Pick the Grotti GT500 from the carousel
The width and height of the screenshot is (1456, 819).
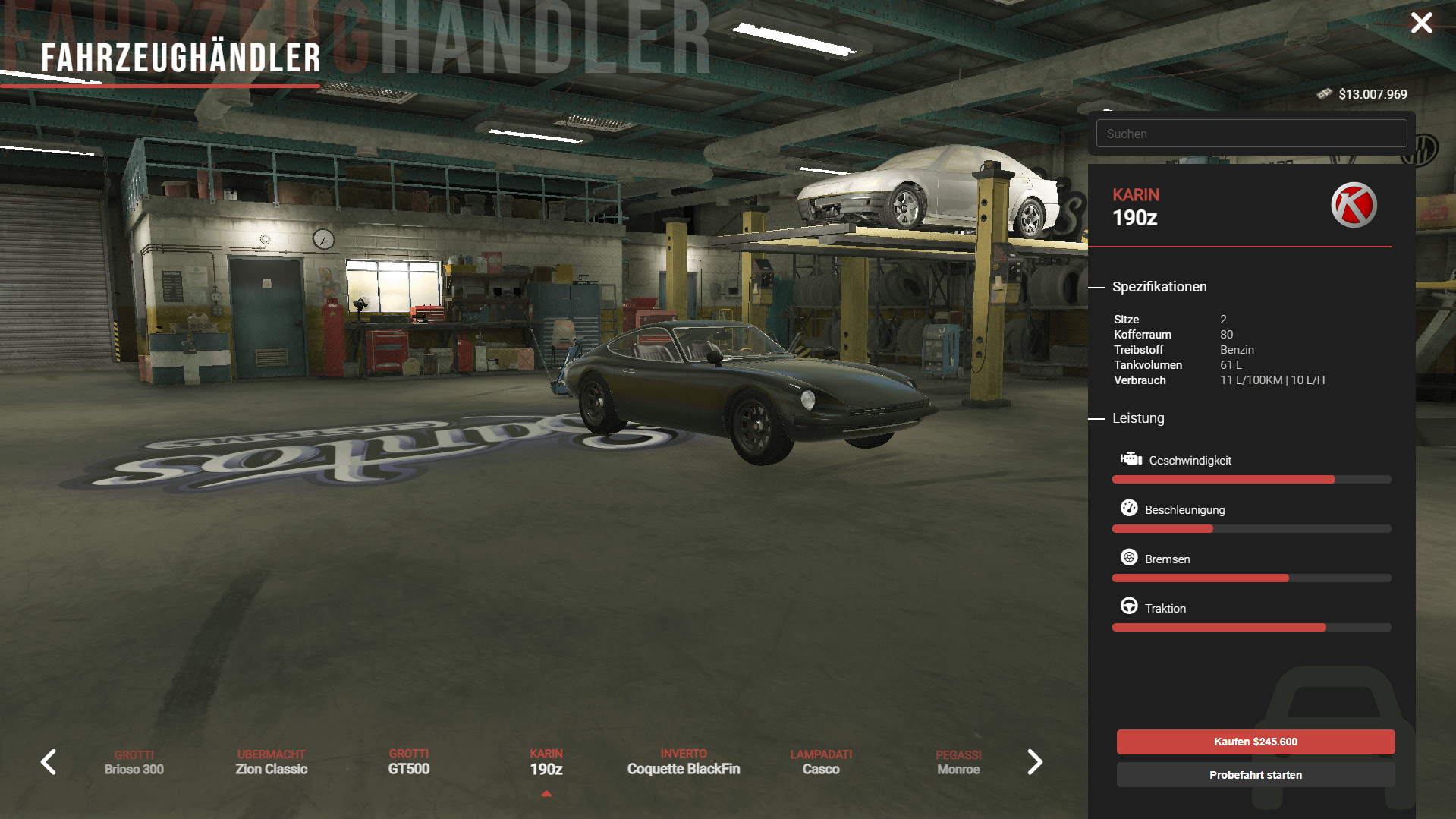pyautogui.click(x=409, y=762)
